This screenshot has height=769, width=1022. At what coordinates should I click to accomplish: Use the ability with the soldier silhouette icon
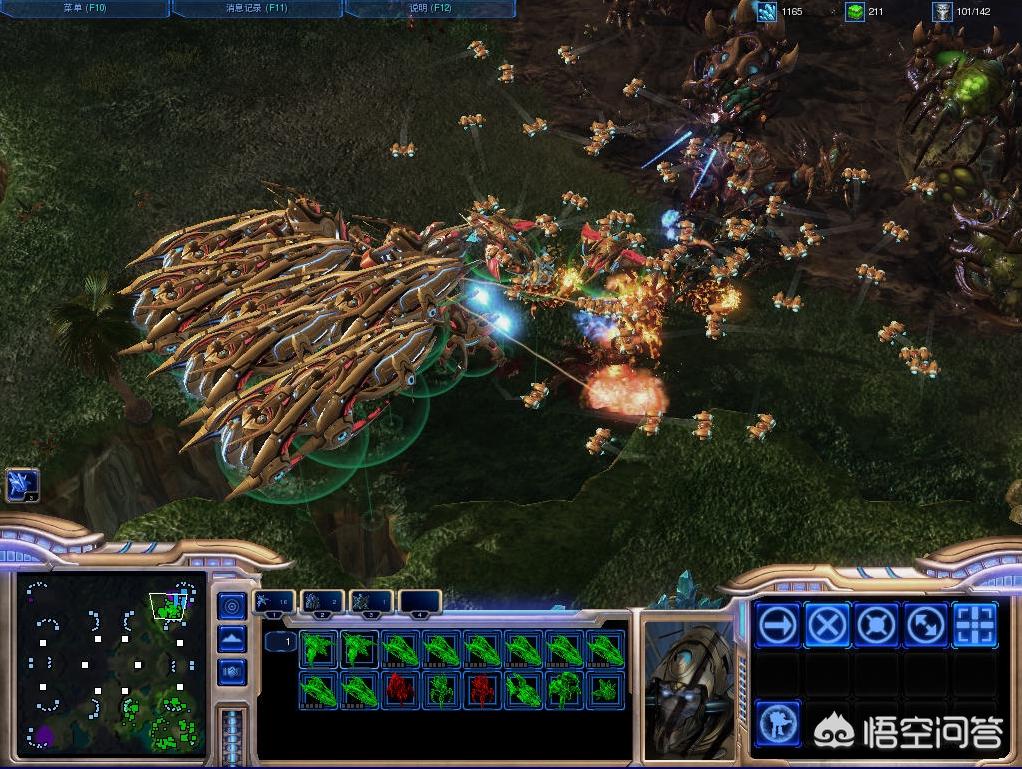coord(778,722)
